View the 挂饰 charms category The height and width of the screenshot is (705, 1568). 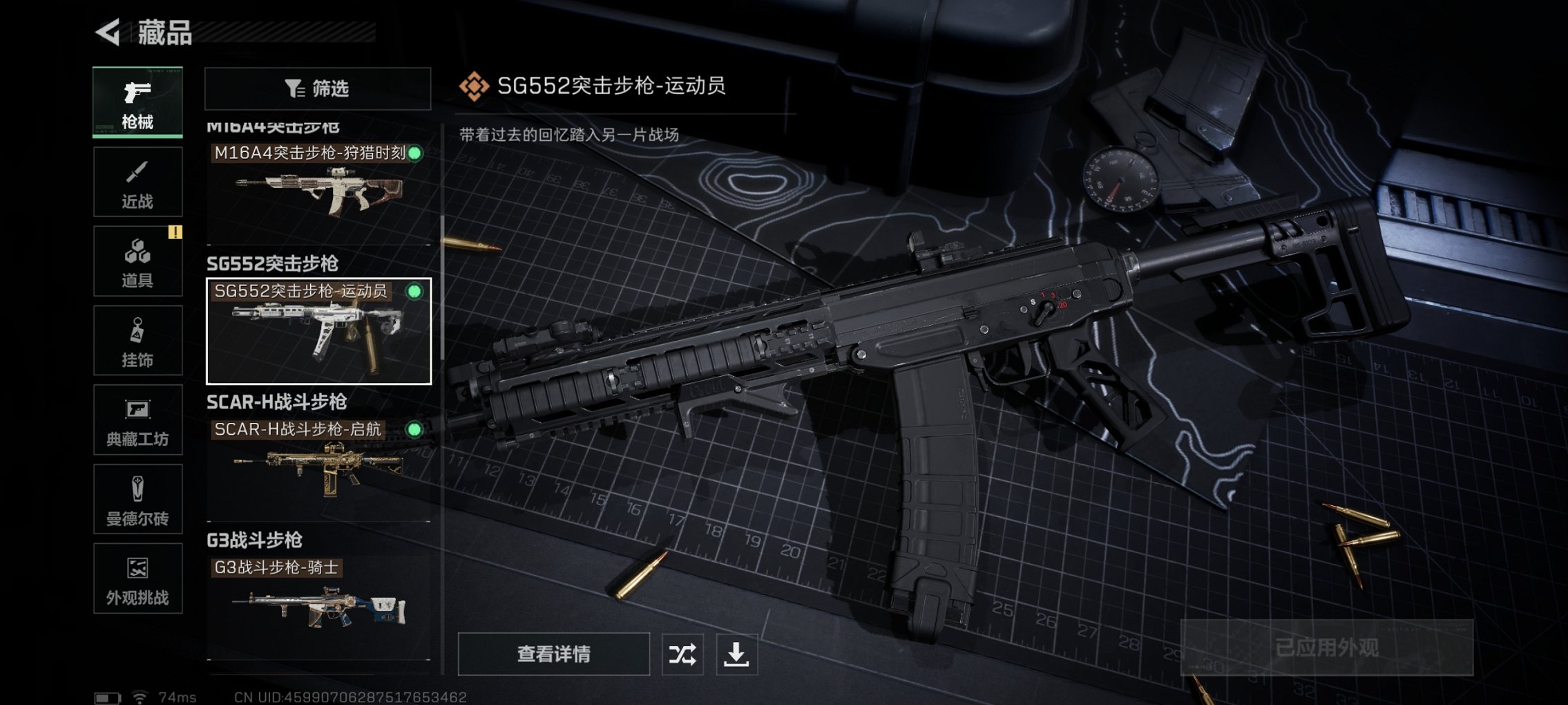point(137,341)
